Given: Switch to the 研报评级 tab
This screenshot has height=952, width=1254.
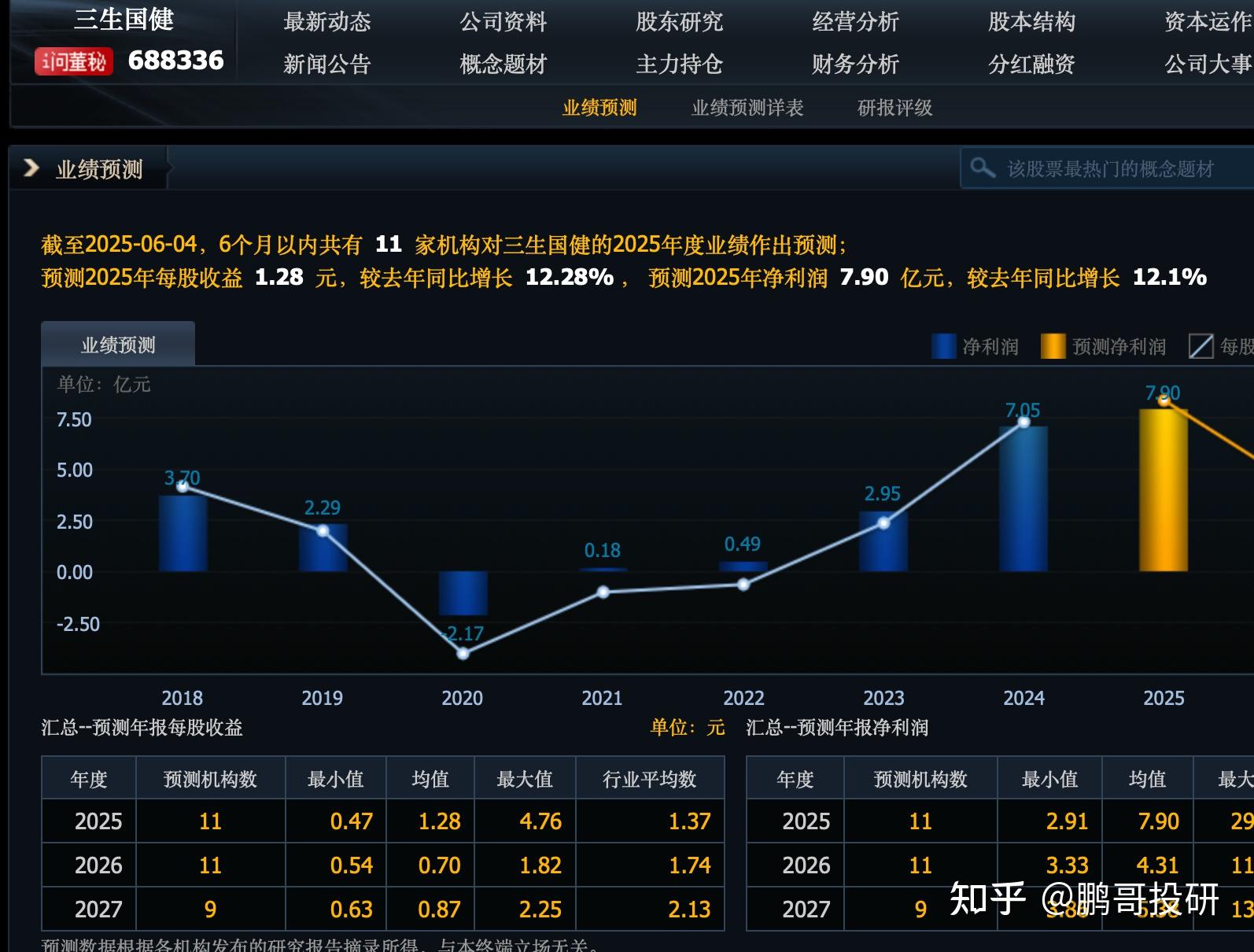Looking at the screenshot, I should tap(894, 107).
